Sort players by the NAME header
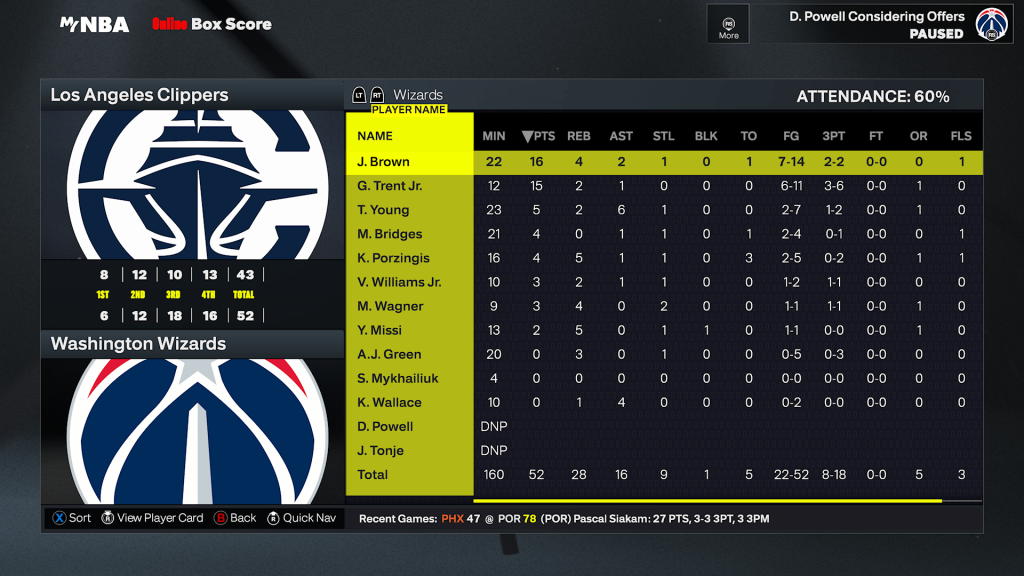 coord(375,136)
